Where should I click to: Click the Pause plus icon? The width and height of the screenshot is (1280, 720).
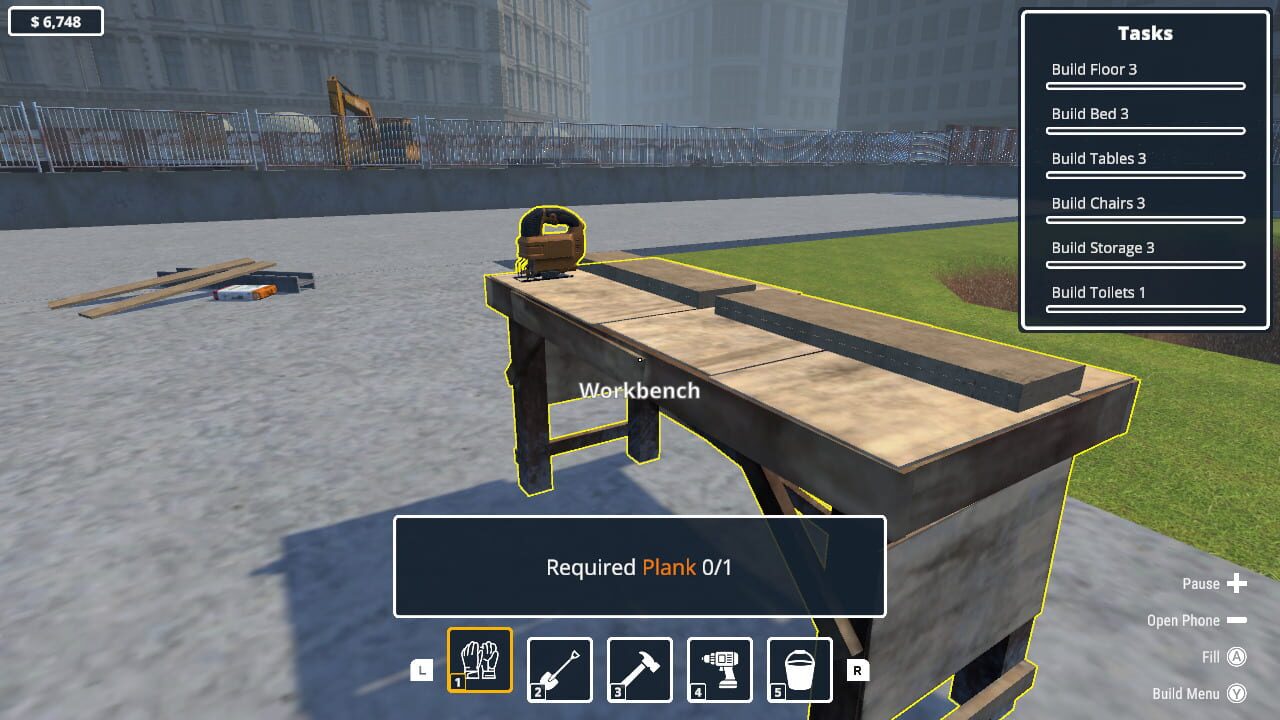pyautogui.click(x=1240, y=583)
